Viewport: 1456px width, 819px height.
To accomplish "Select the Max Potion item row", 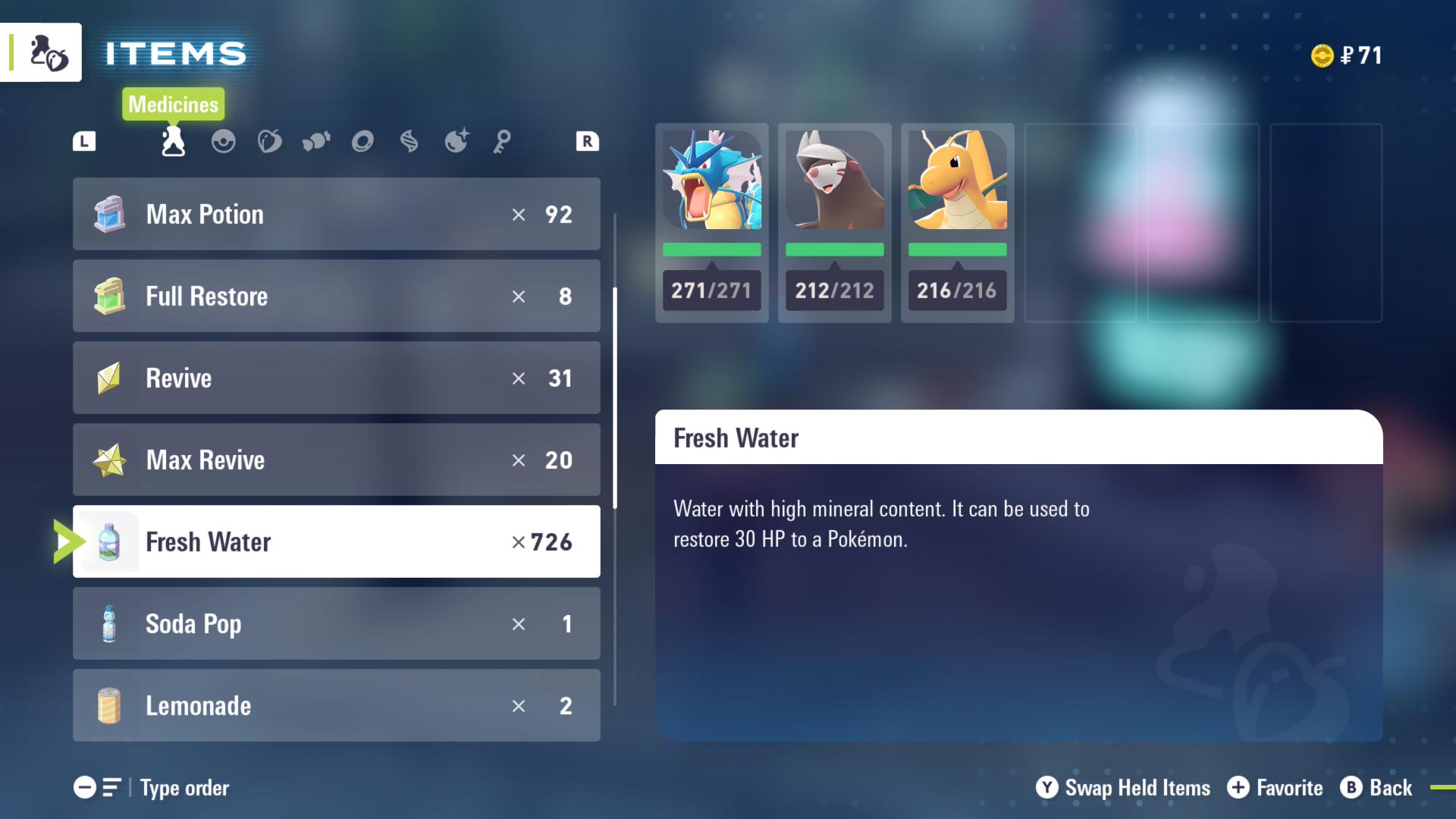I will click(336, 215).
